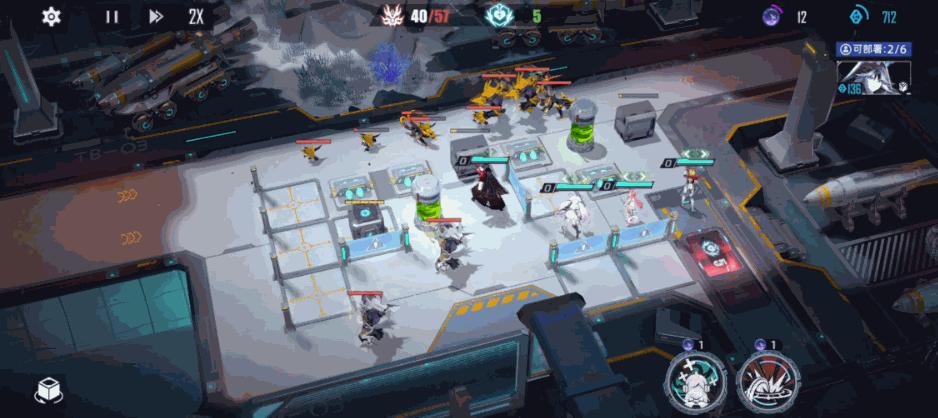Open the gear settings menu
This screenshot has width=938, height=418.
click(51, 16)
